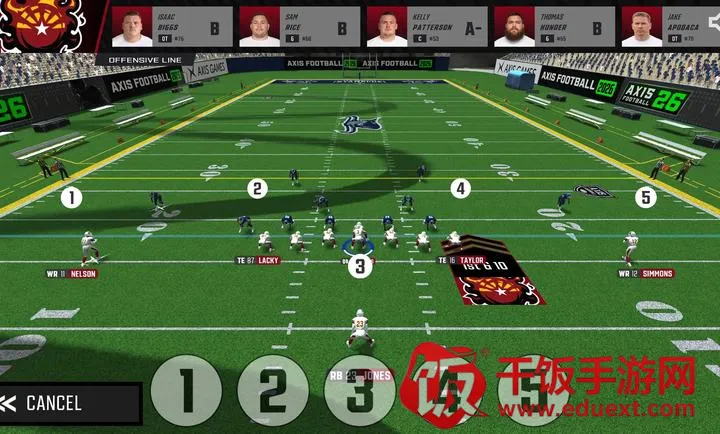The image size is (720, 434).
Task: Choose the large number 3 button in bottom row
Action: pos(359,391)
